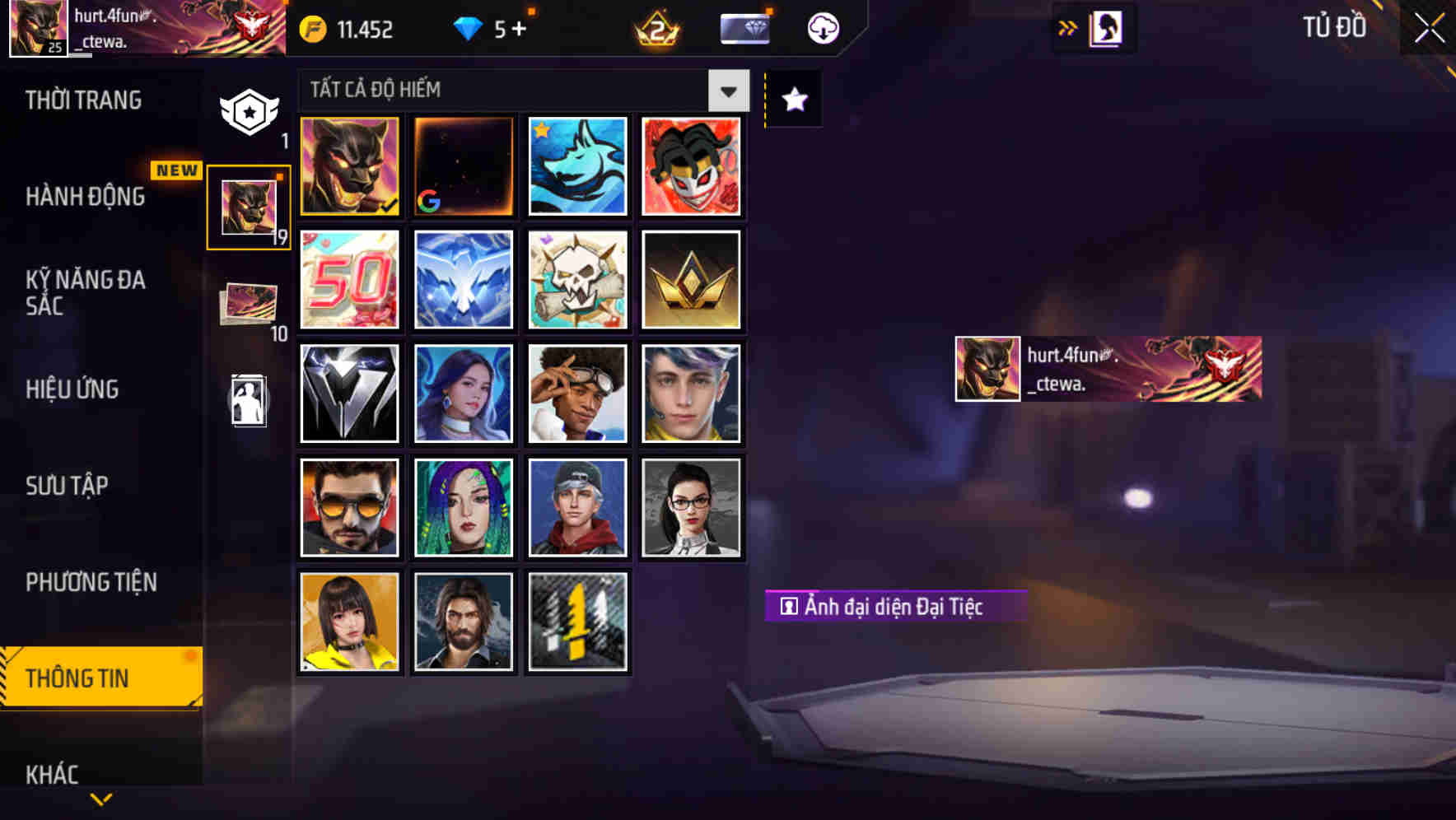
Task: Toggle the favorites star filter
Action: [792, 100]
